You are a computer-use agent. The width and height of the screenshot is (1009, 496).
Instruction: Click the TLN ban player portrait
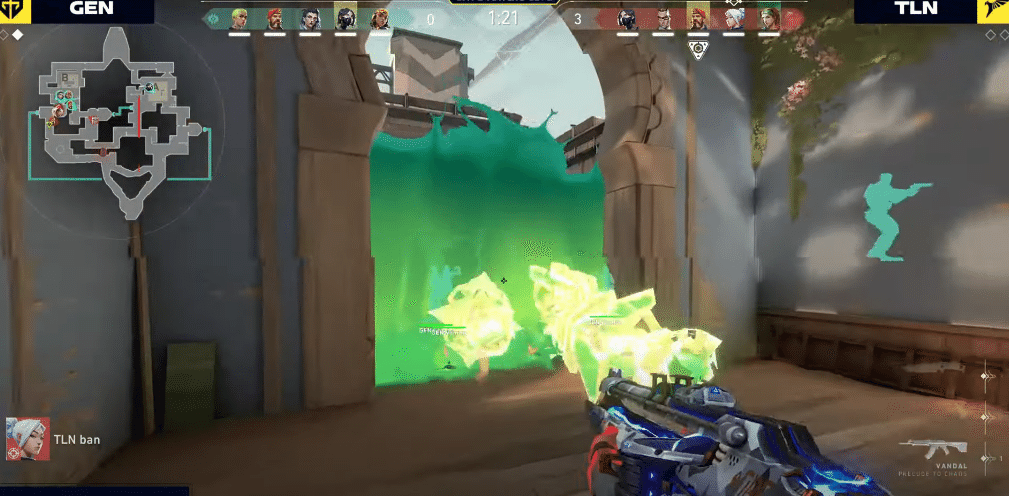click(26, 438)
